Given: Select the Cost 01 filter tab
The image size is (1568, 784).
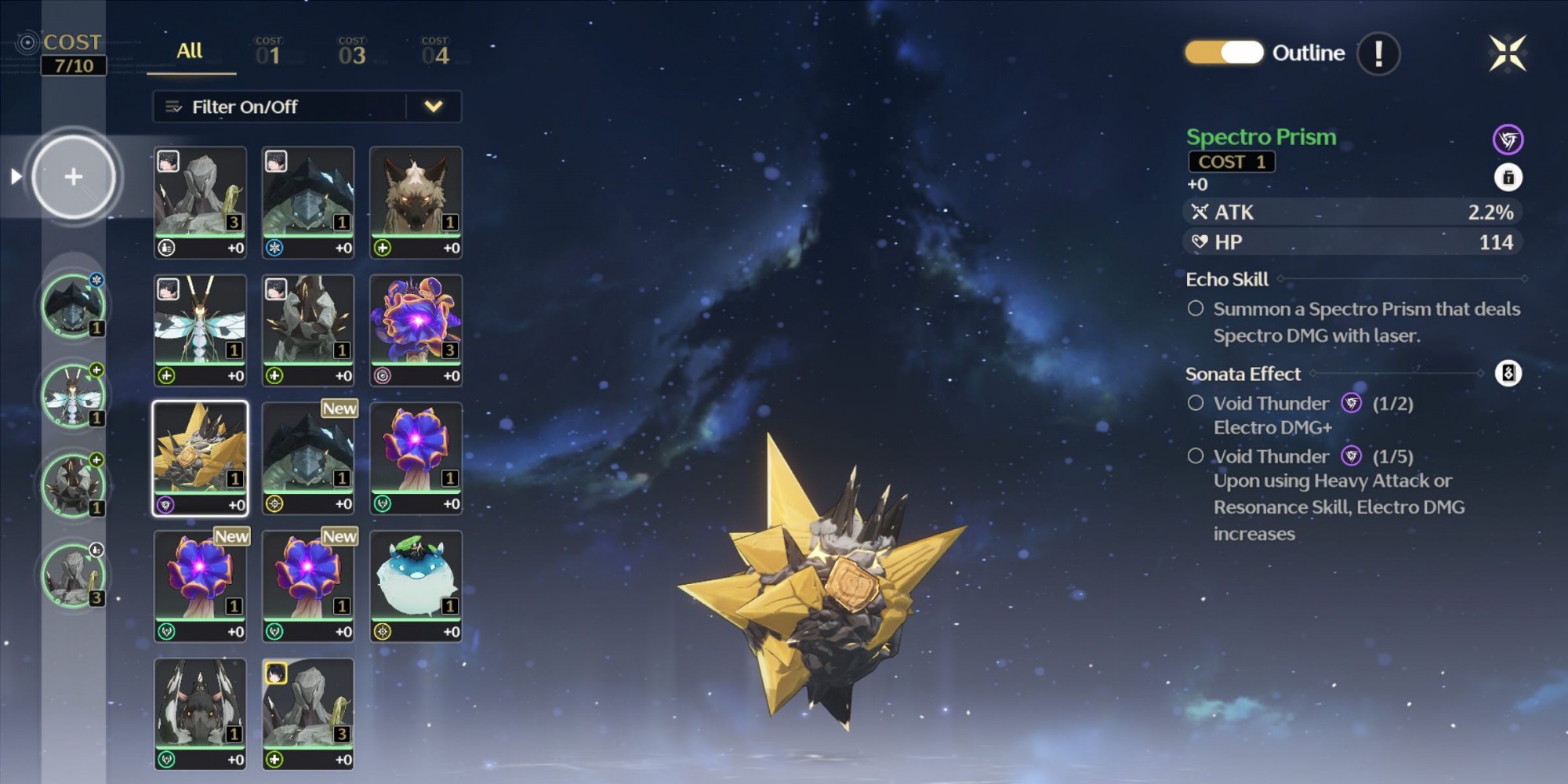Looking at the screenshot, I should pyautogui.click(x=268, y=52).
